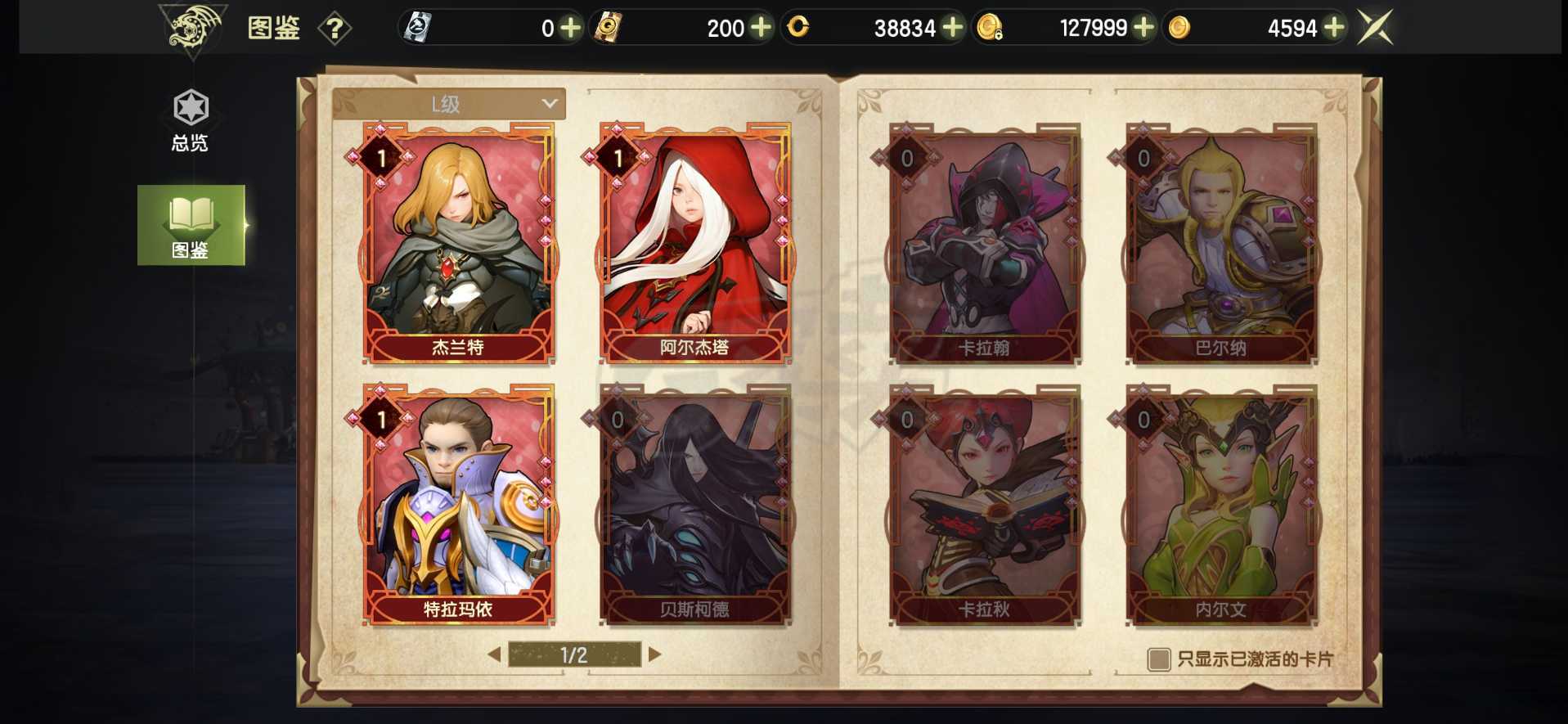
Task: Add tickets next to the 200 count
Action: (x=761, y=28)
